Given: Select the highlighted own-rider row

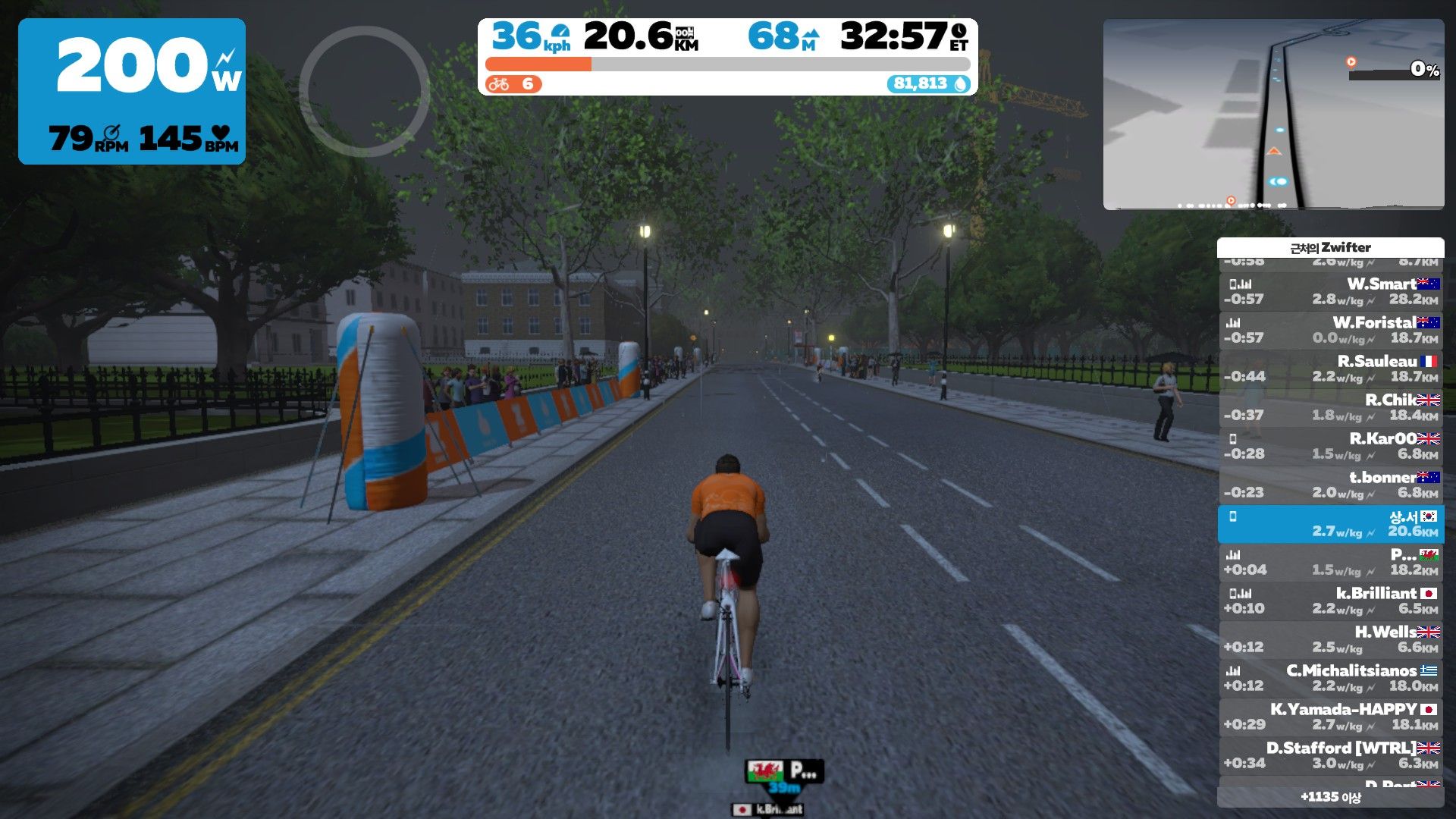Looking at the screenshot, I should pos(1331,524).
